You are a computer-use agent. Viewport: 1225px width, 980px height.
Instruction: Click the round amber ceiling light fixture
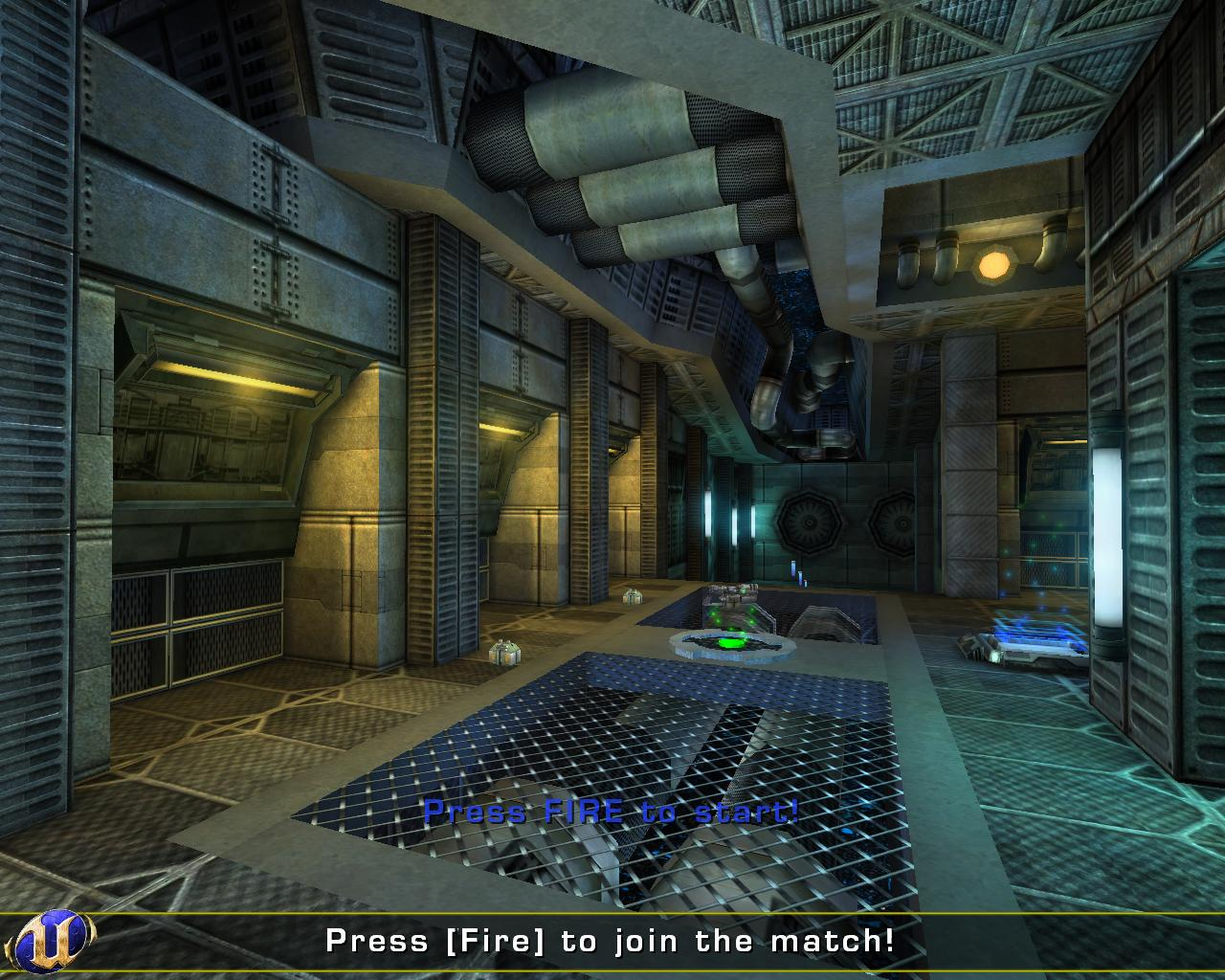click(x=992, y=265)
